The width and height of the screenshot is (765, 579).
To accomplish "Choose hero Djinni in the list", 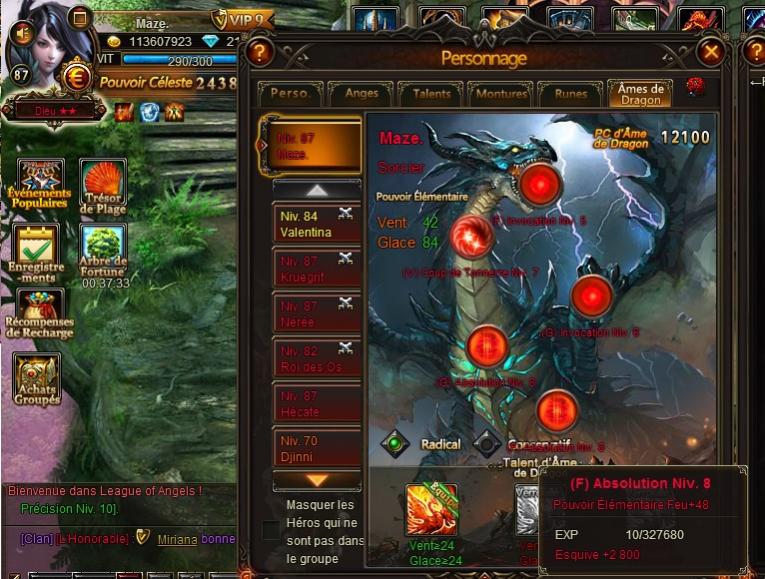I will point(316,448).
